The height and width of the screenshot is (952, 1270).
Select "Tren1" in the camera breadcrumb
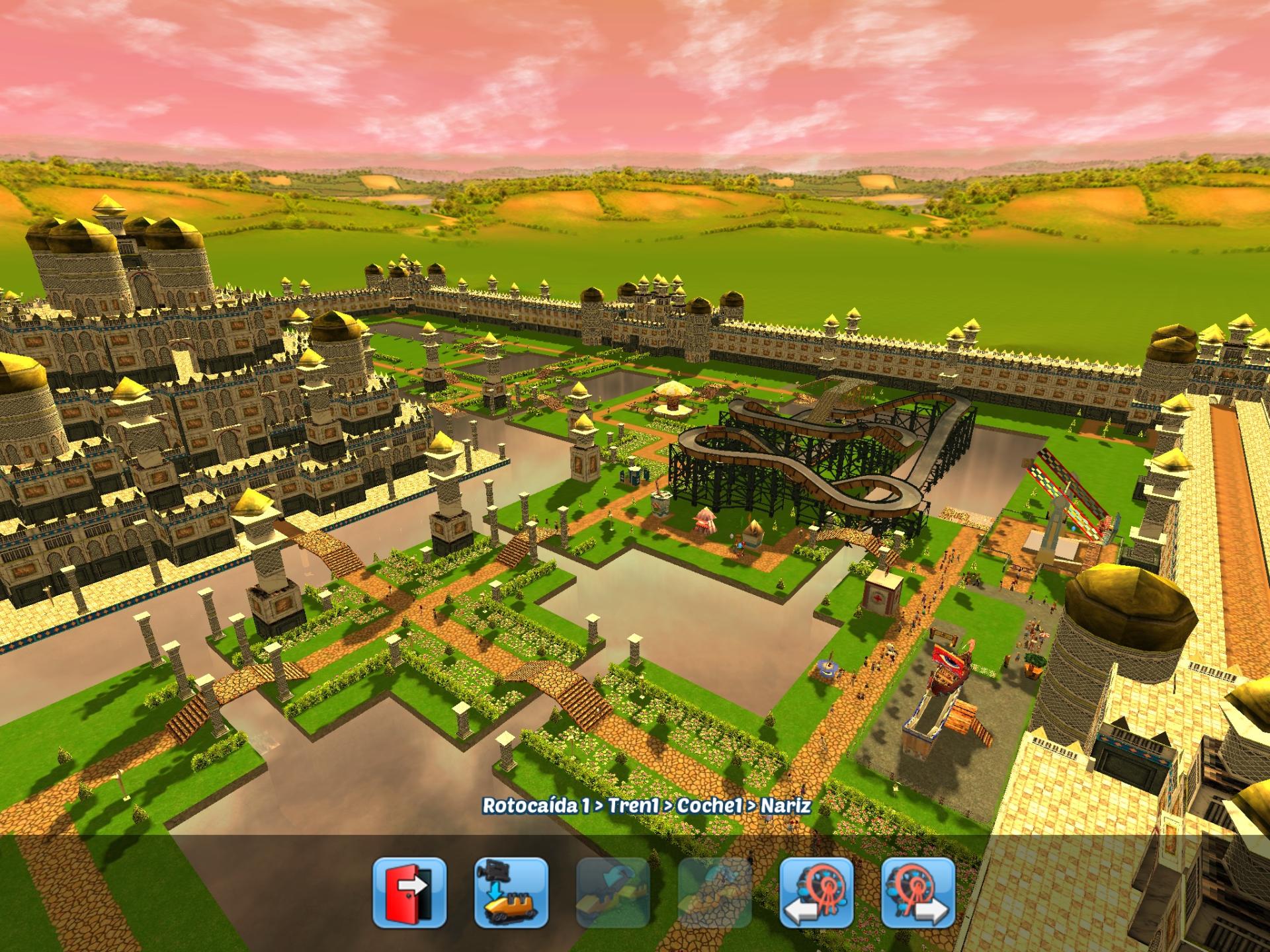tap(632, 805)
